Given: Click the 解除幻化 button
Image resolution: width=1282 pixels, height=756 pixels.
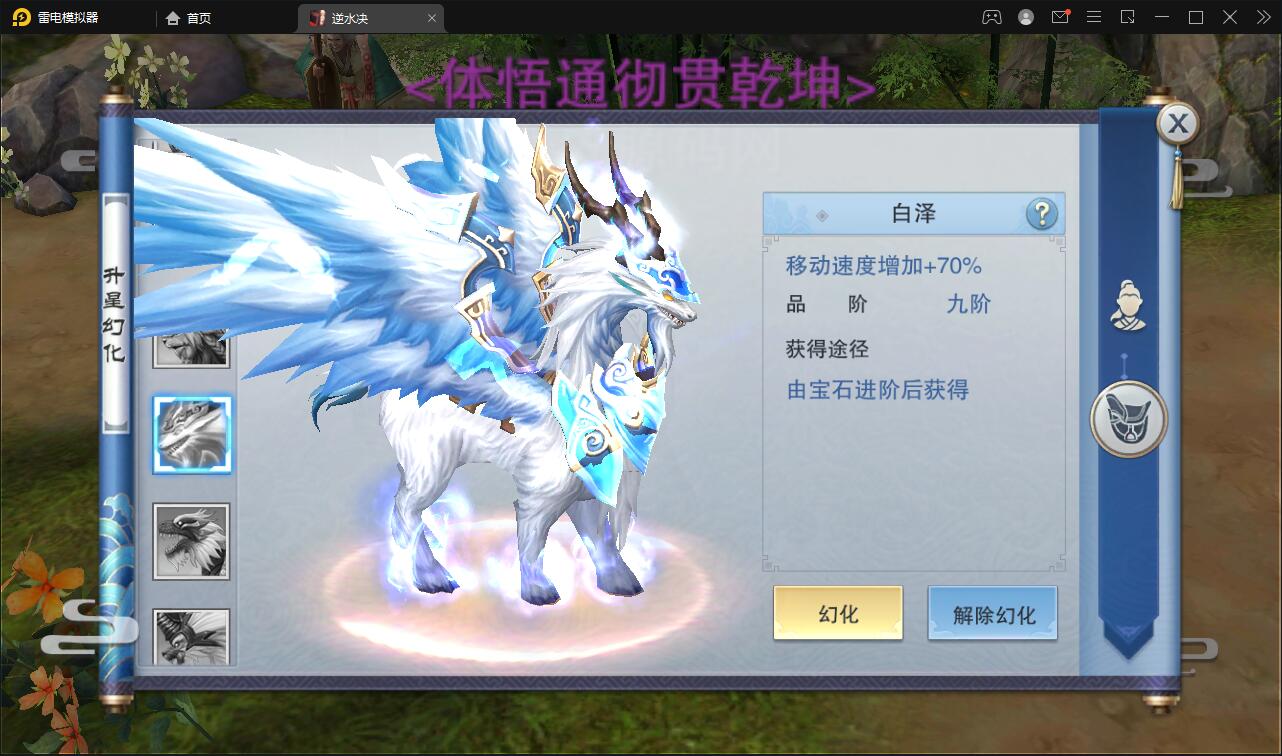Looking at the screenshot, I should pos(992,614).
